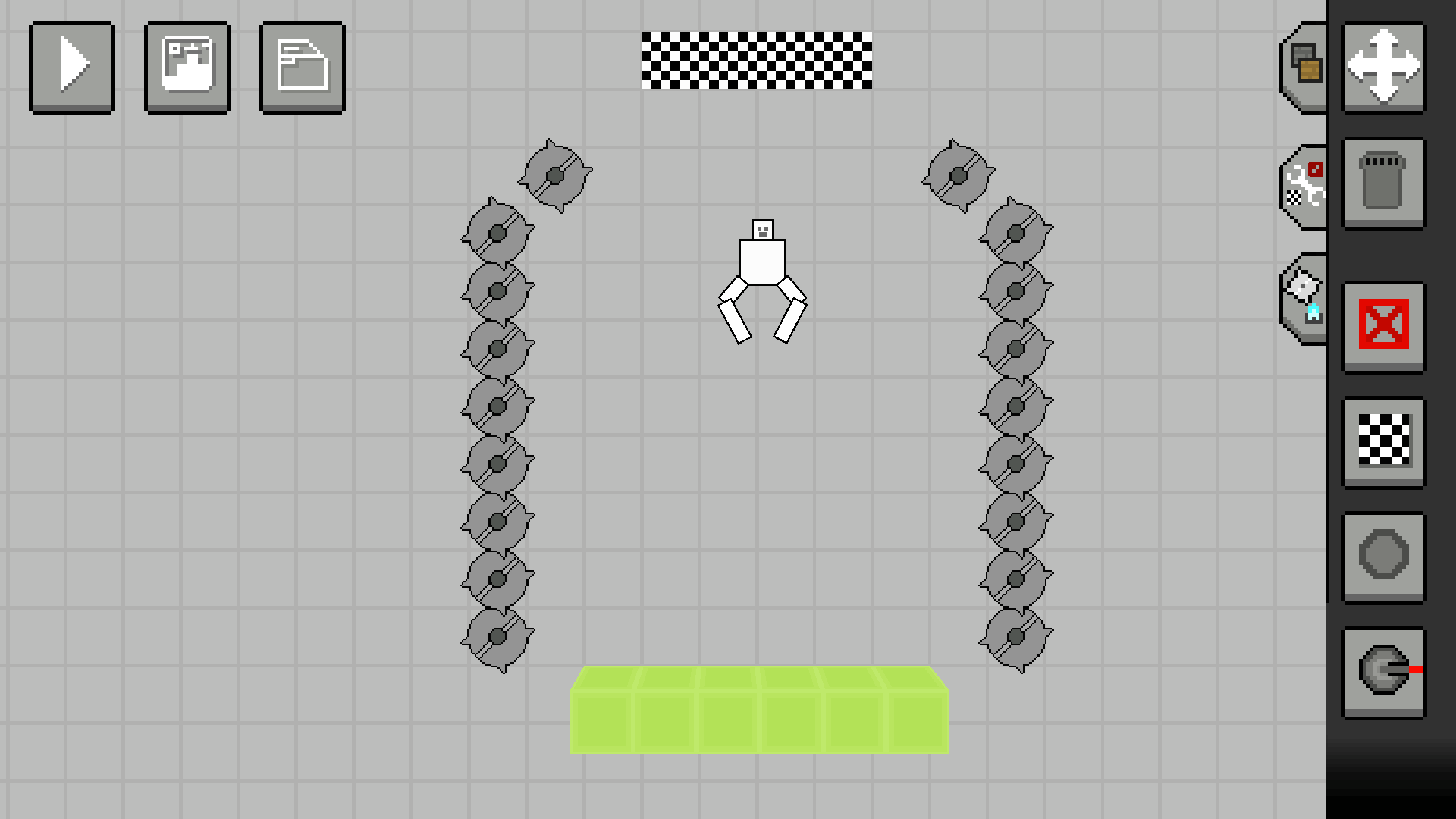Select the move tool with arrow cross icon

(1384, 67)
